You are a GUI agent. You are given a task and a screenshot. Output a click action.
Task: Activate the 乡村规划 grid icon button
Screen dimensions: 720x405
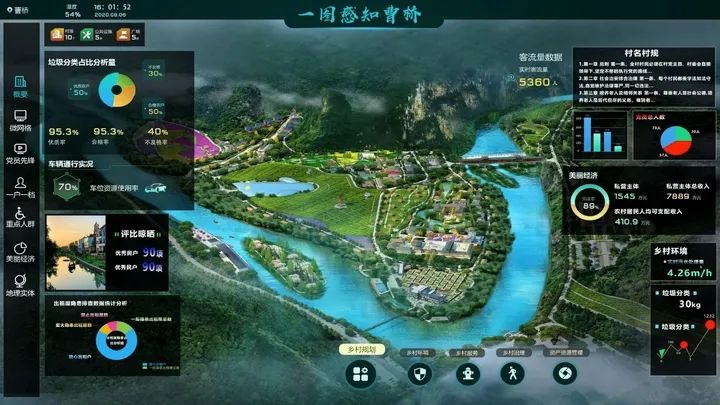[360, 373]
